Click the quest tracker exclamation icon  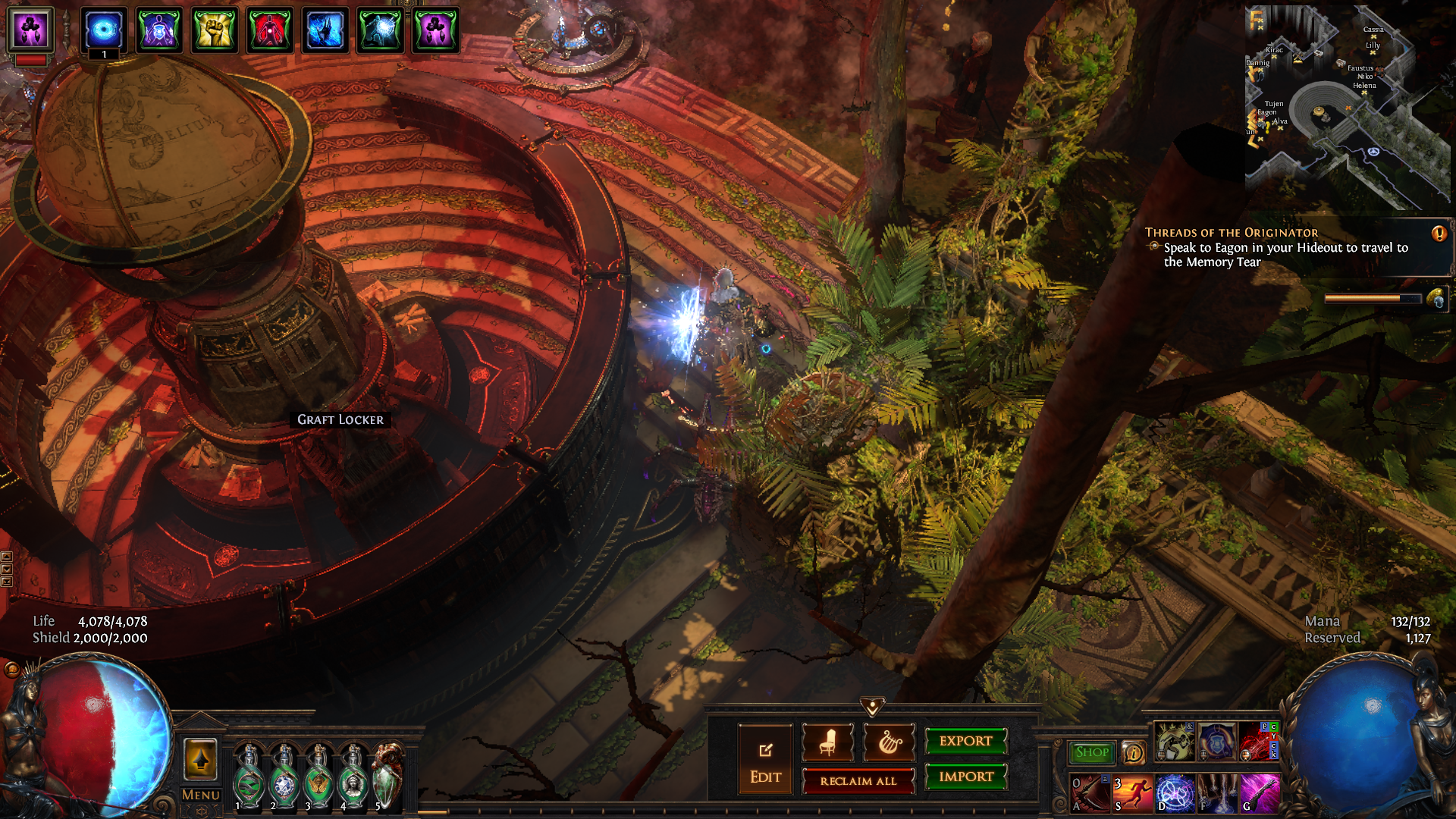(1439, 234)
